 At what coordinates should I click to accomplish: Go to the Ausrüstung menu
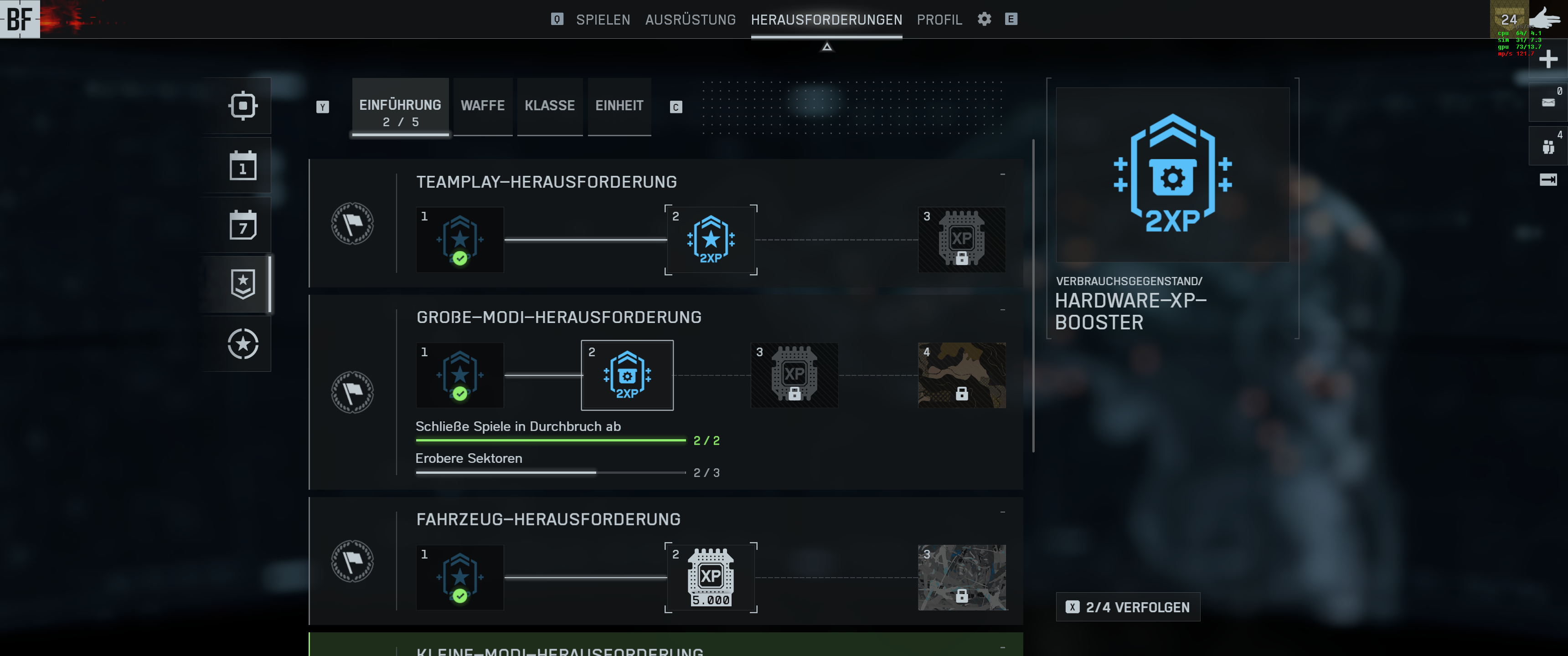point(690,20)
